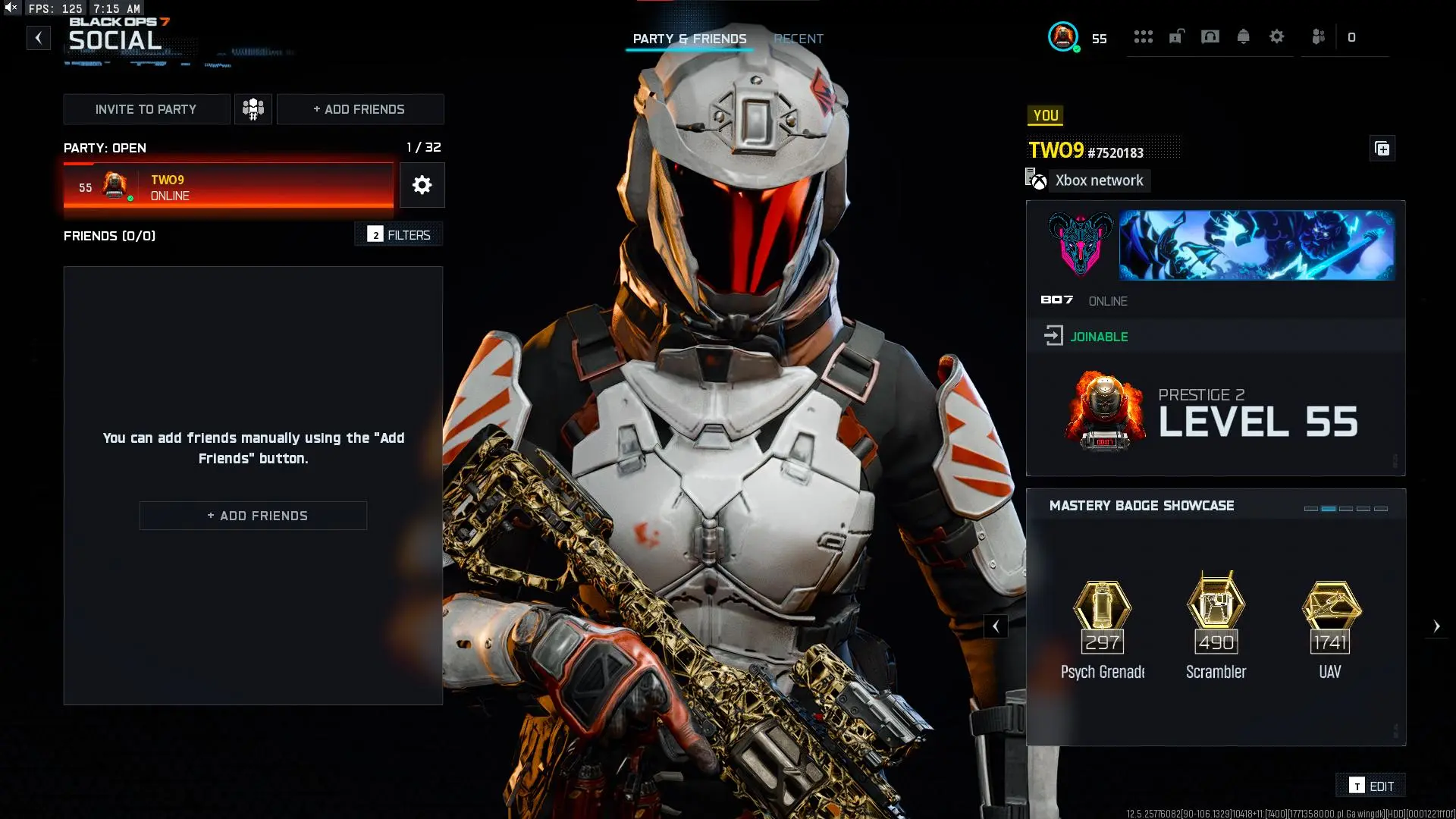Click Add Friends inside the empty friends panel
The height and width of the screenshot is (819, 1456).
point(253,516)
